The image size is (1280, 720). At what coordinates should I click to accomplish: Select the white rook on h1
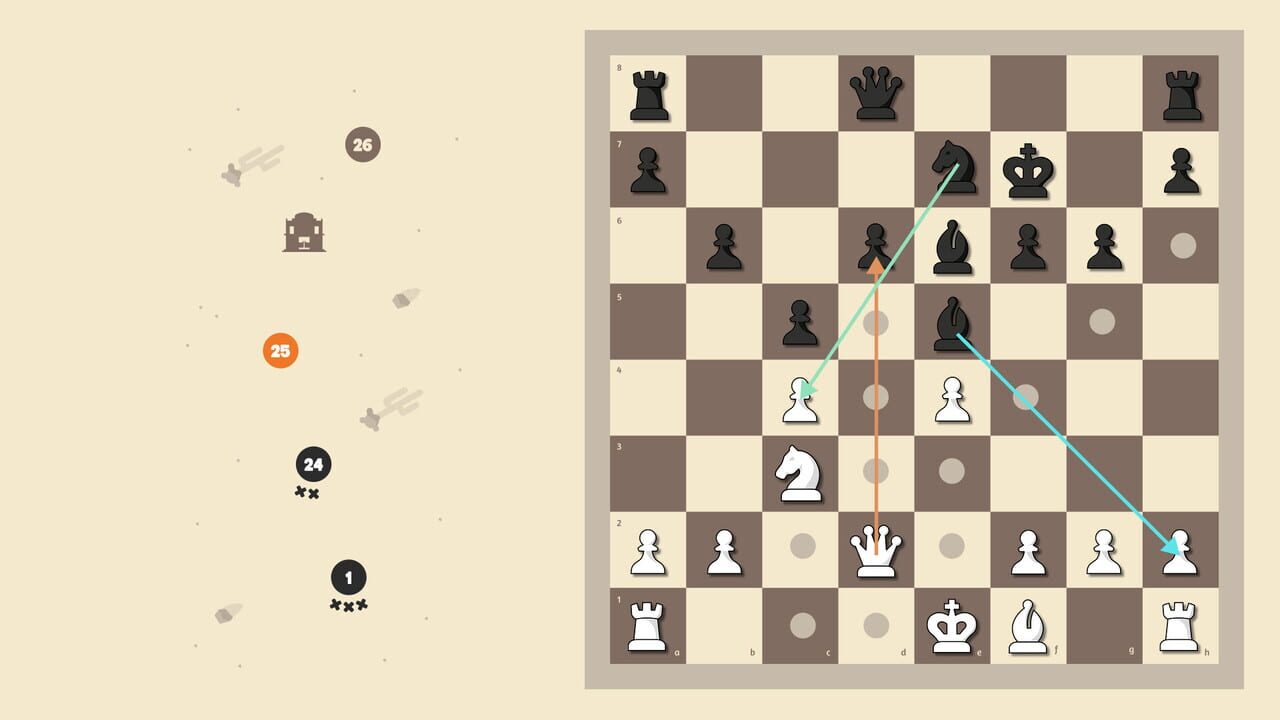pos(1180,626)
